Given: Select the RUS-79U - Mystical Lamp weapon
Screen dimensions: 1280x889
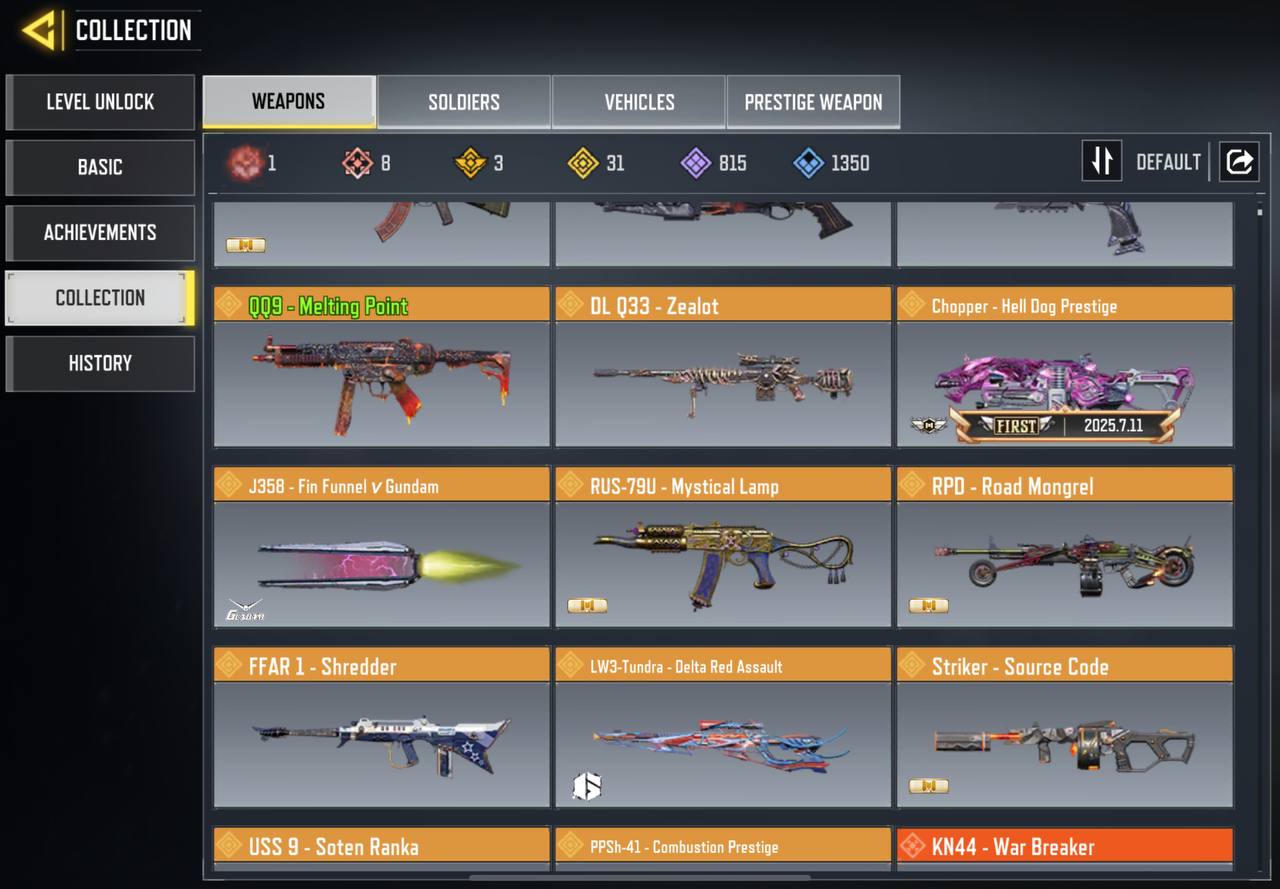Looking at the screenshot, I should (x=723, y=547).
